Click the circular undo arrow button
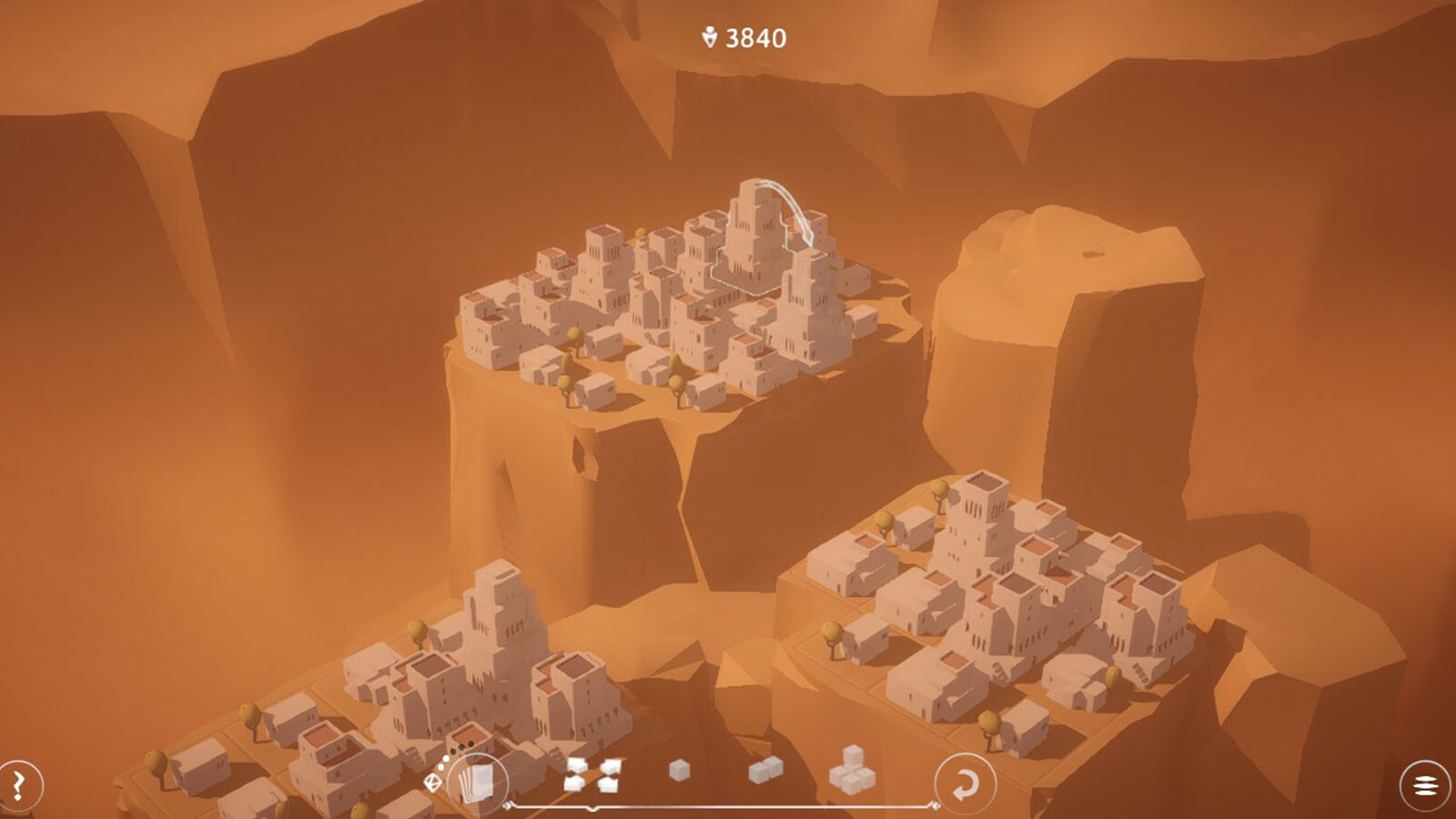This screenshot has height=819, width=1456. click(x=965, y=784)
